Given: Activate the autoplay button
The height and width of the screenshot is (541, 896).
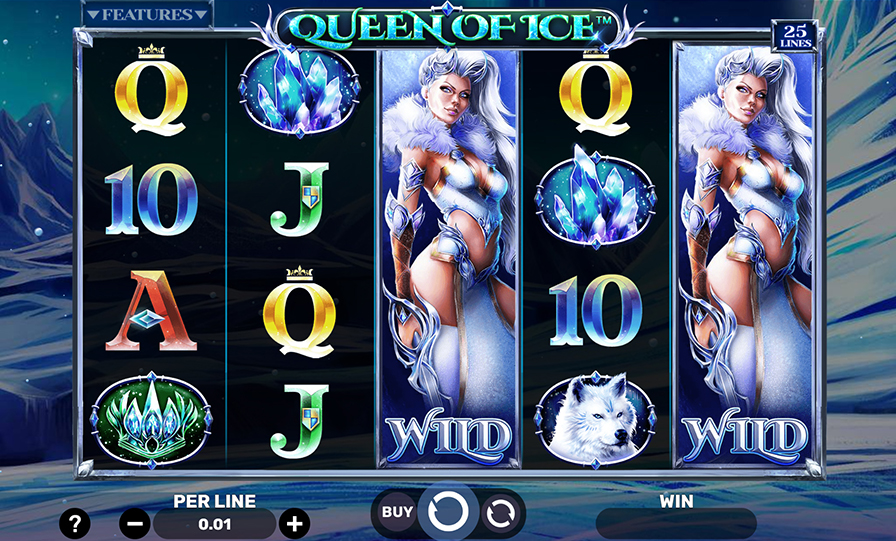Looking at the screenshot, I should 500,513.
